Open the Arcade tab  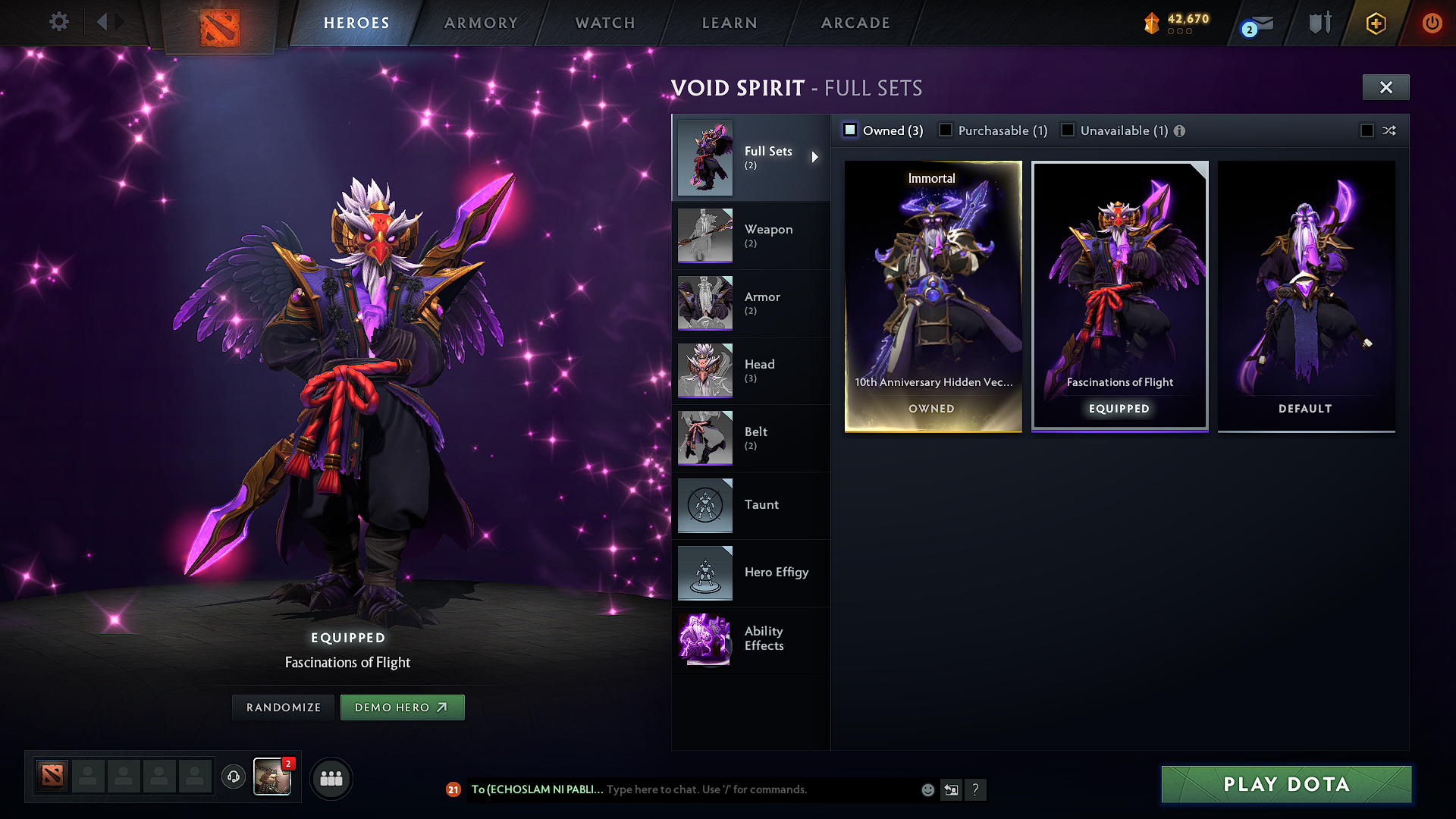point(855,23)
